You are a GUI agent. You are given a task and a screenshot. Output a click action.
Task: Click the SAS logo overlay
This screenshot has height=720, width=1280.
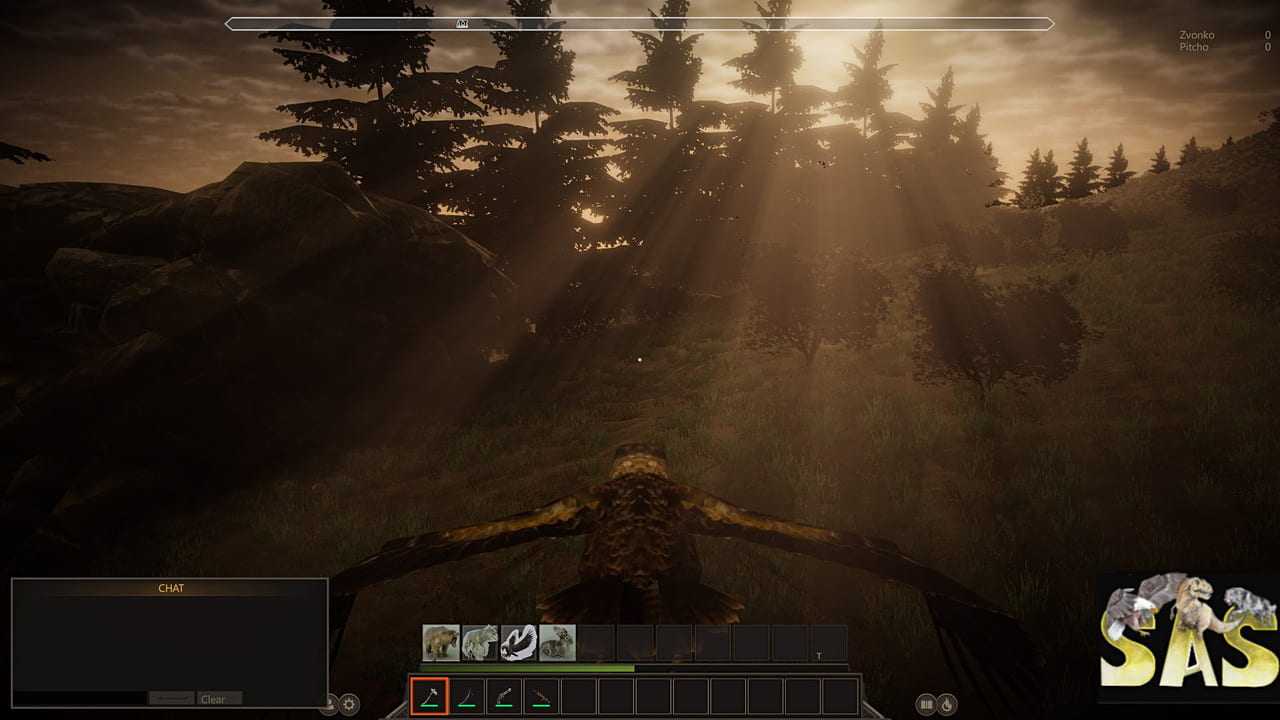point(1188,638)
